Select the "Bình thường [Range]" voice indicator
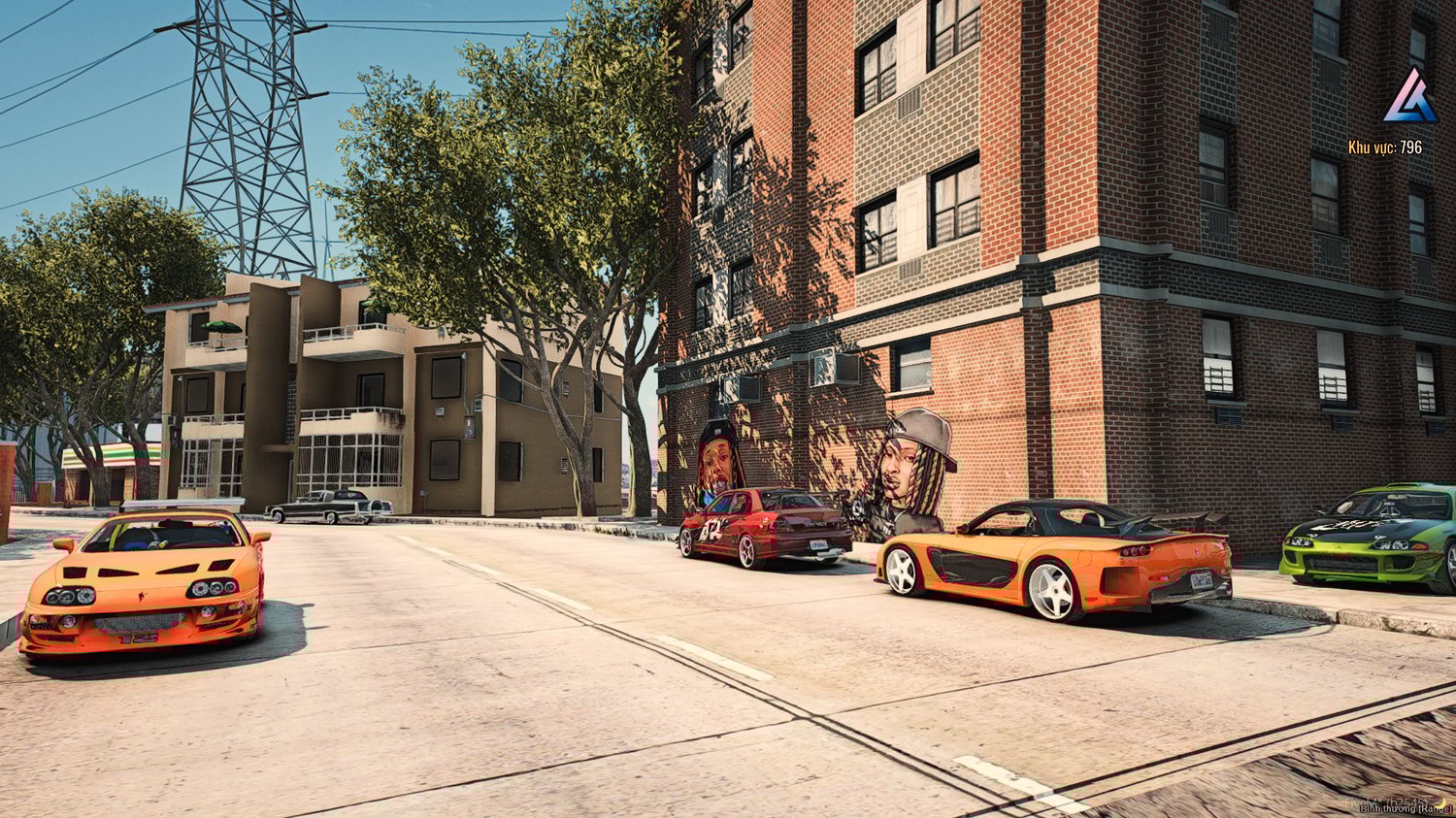 1406,808
